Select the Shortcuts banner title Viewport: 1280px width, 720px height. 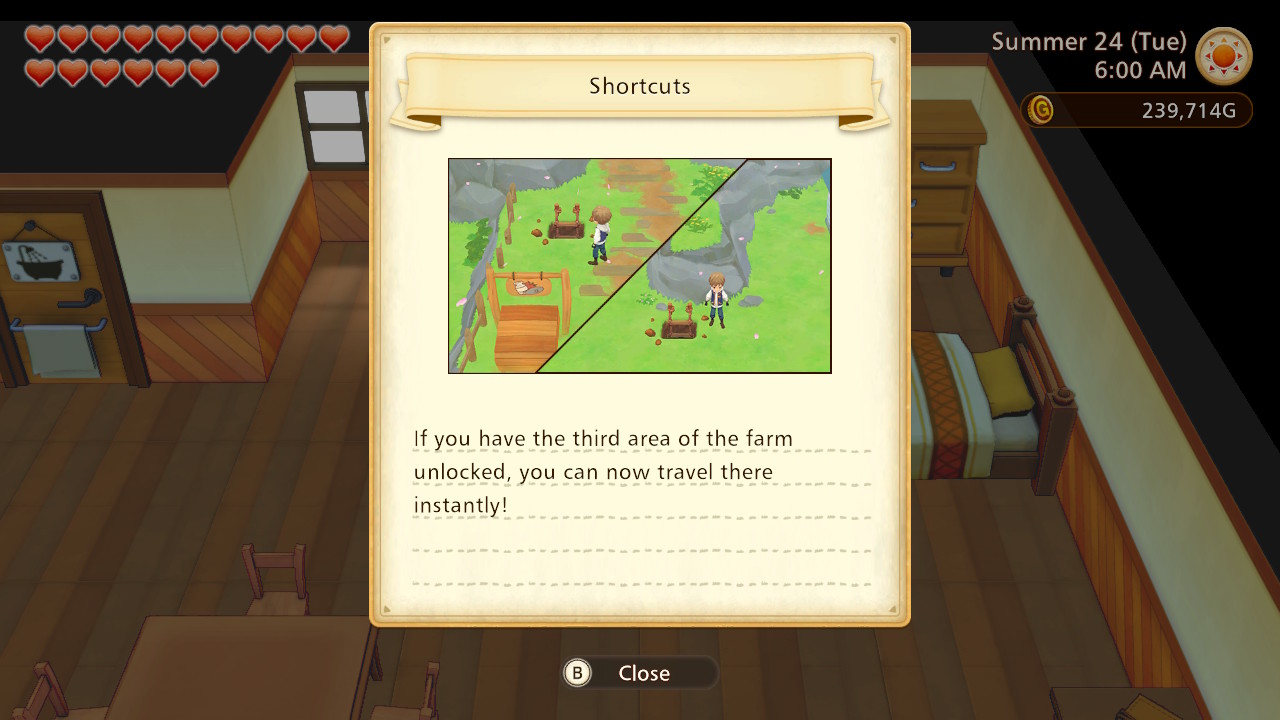640,87
